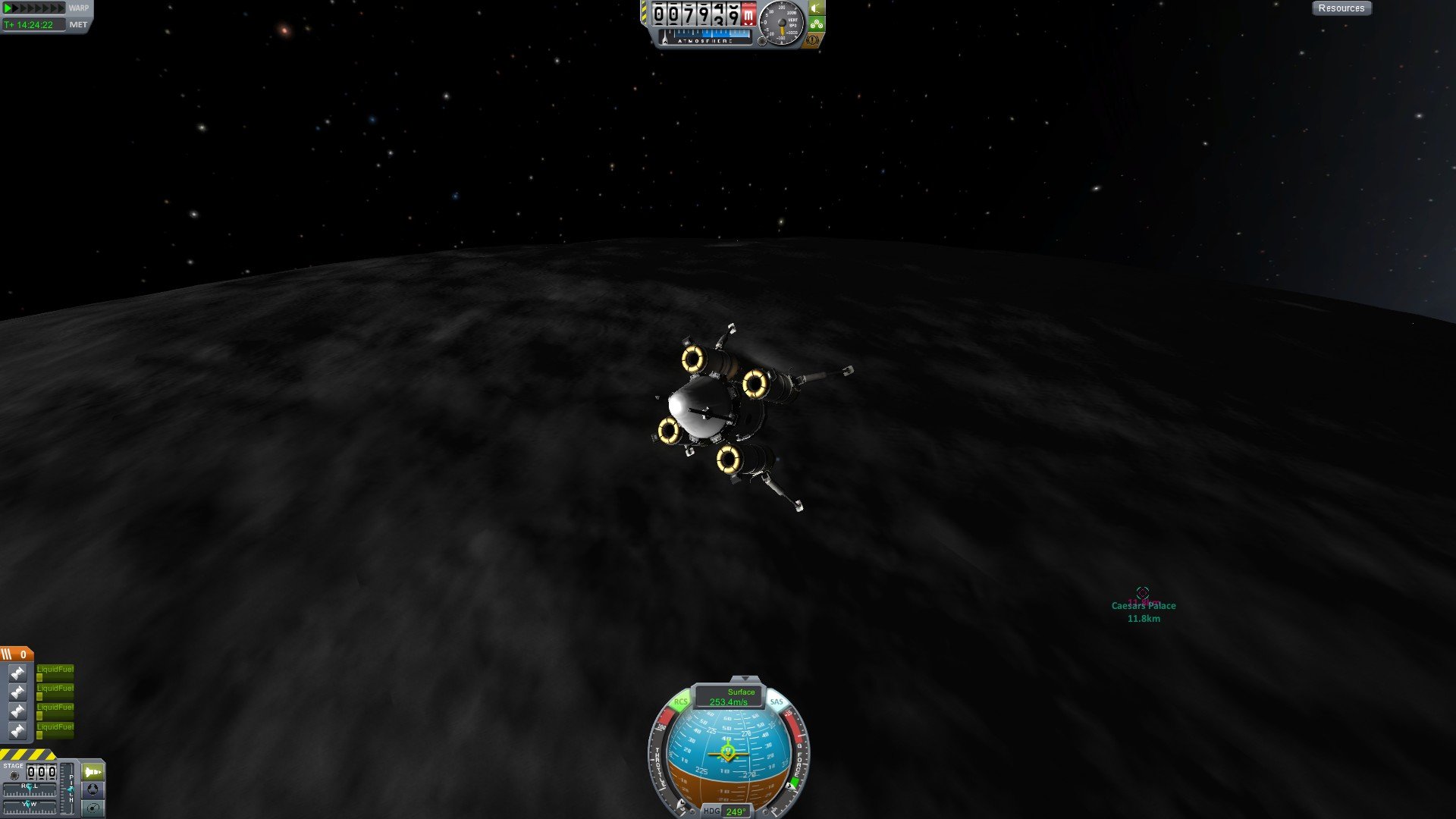Toggle the landing gear button
This screenshot has height=819, width=1456.
click(816, 24)
